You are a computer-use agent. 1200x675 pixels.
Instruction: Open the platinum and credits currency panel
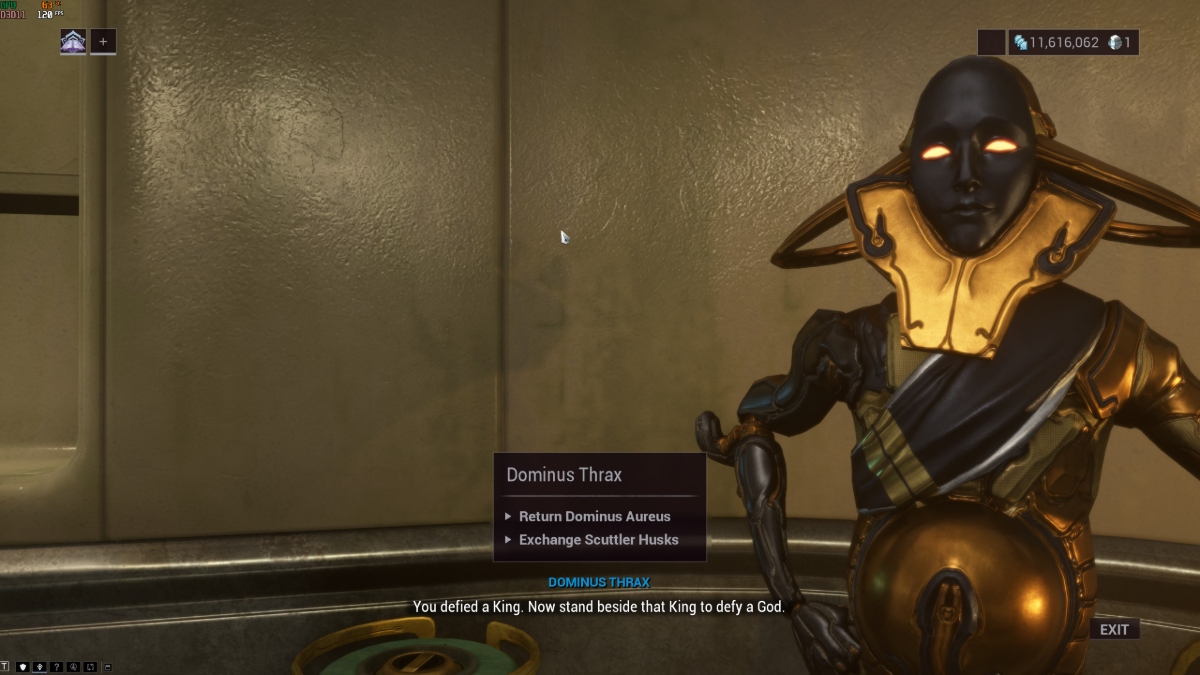click(x=1073, y=42)
